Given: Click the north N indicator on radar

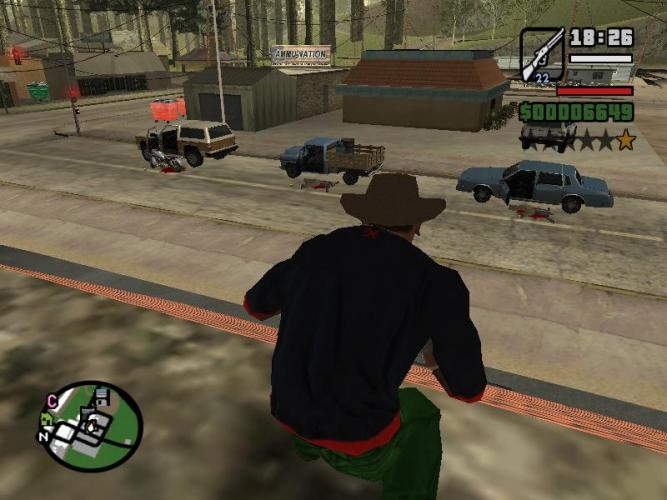Looking at the screenshot, I should 42,438.
